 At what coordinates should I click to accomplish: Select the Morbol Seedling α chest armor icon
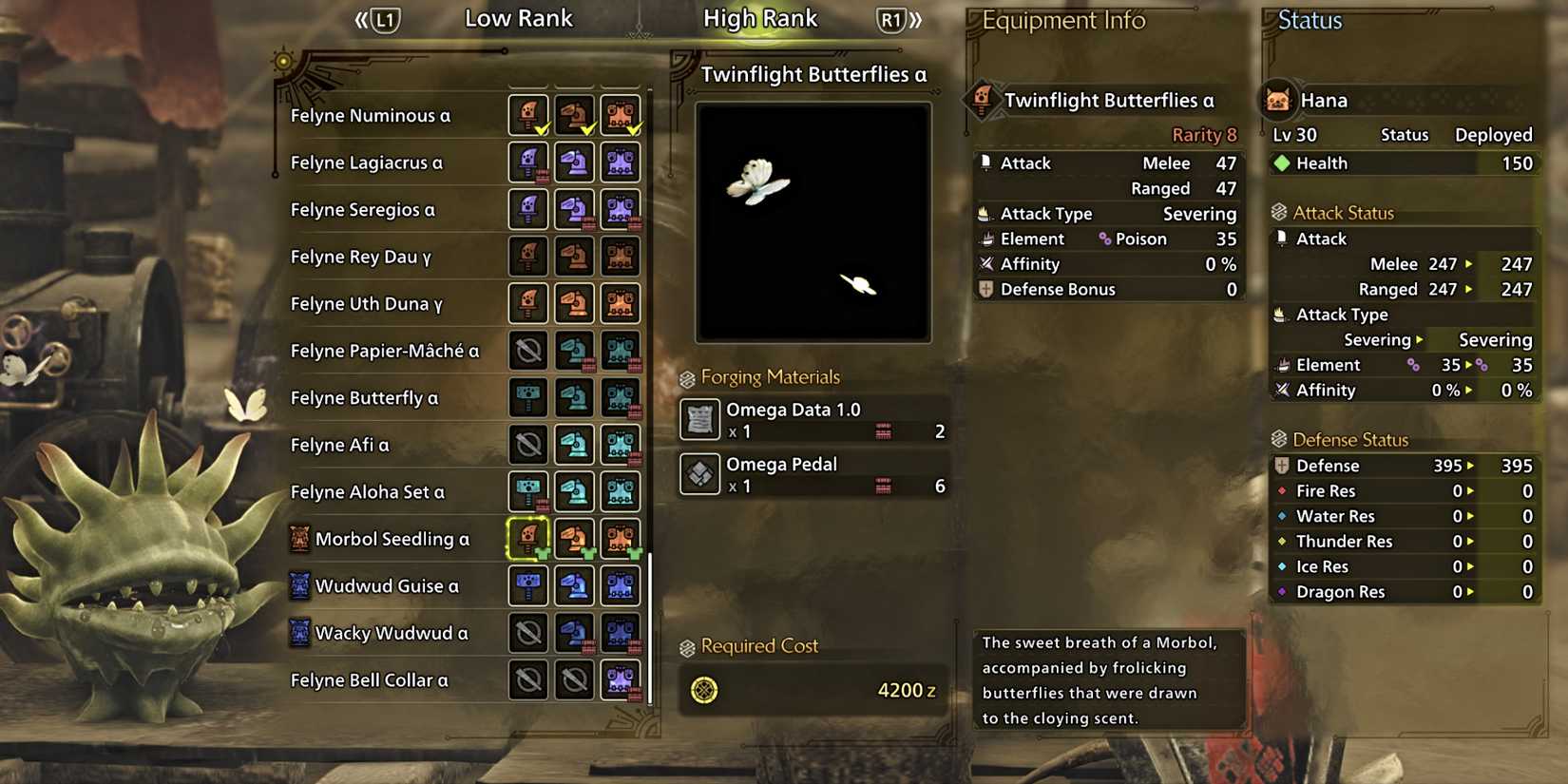(620, 538)
